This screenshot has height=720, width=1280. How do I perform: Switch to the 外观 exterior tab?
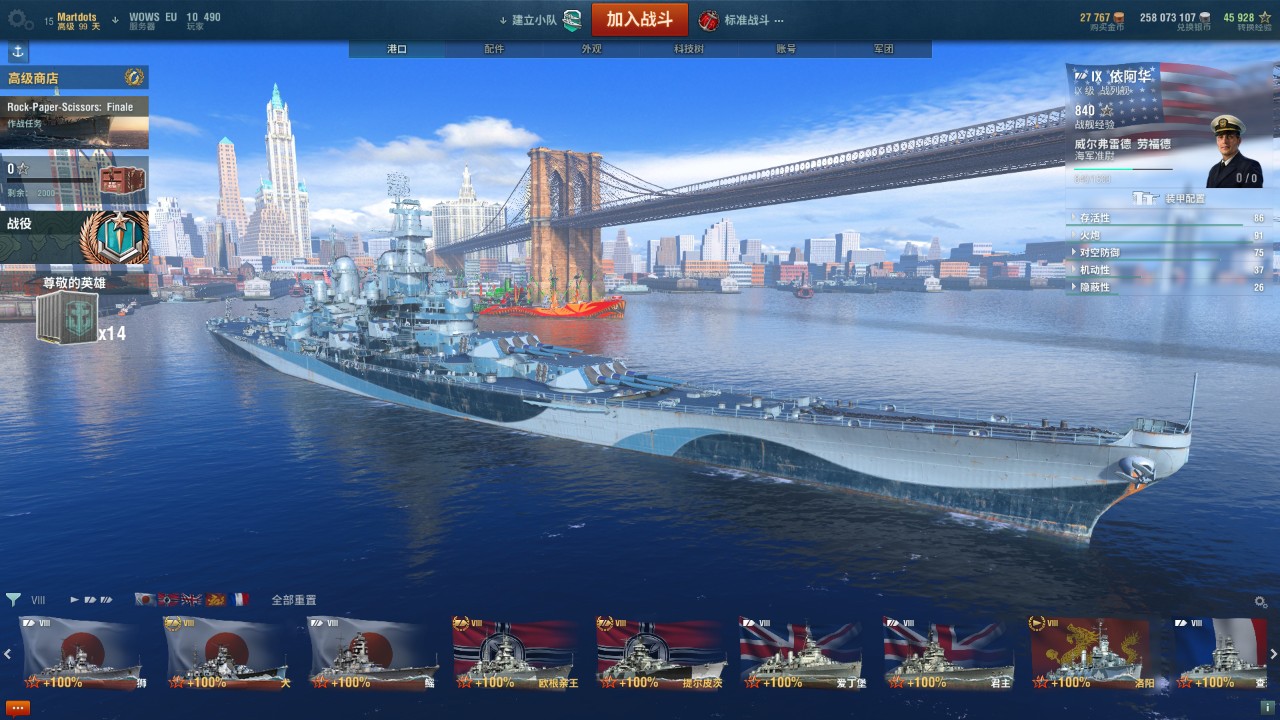[x=591, y=49]
